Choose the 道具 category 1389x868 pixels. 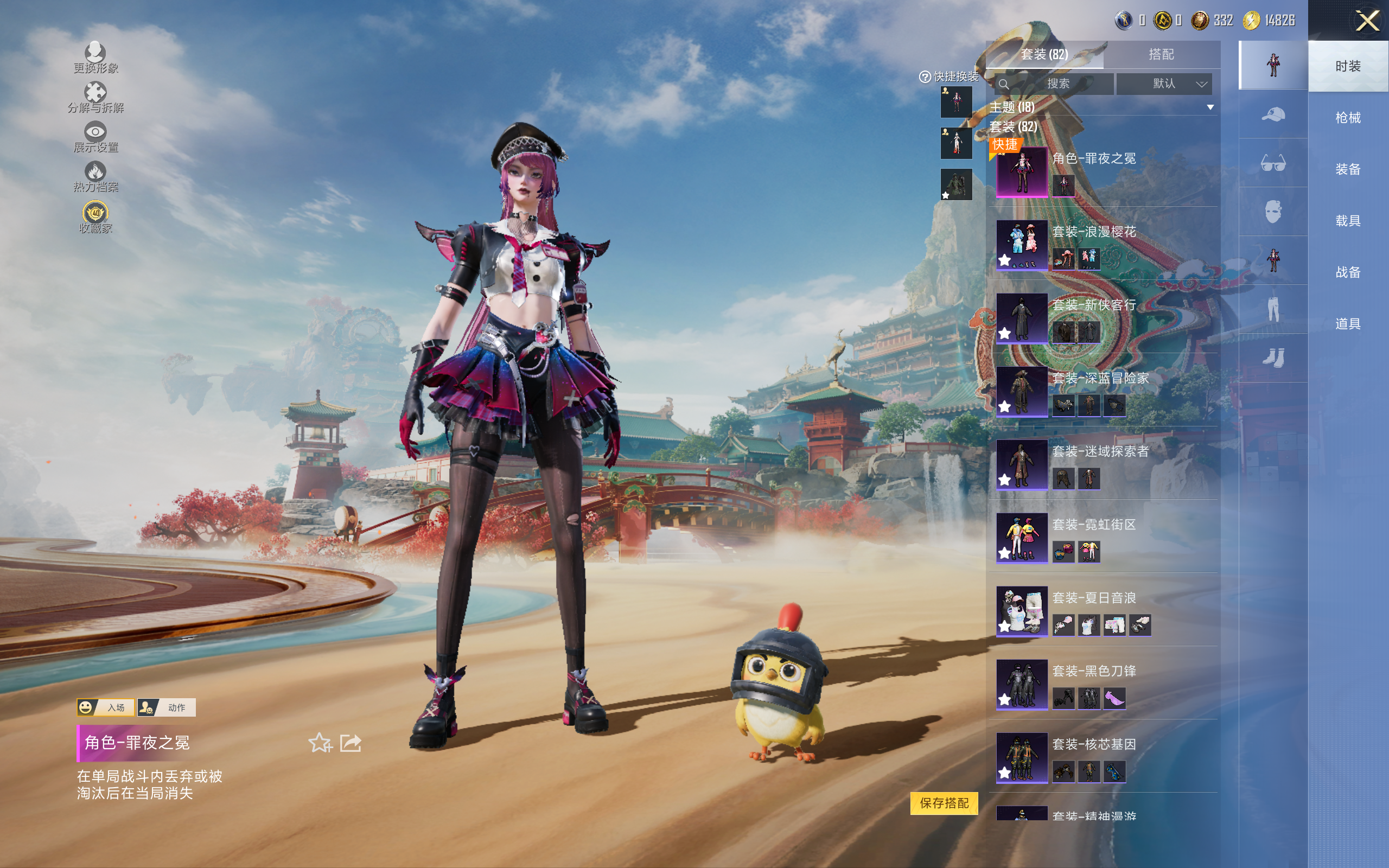point(1347,324)
